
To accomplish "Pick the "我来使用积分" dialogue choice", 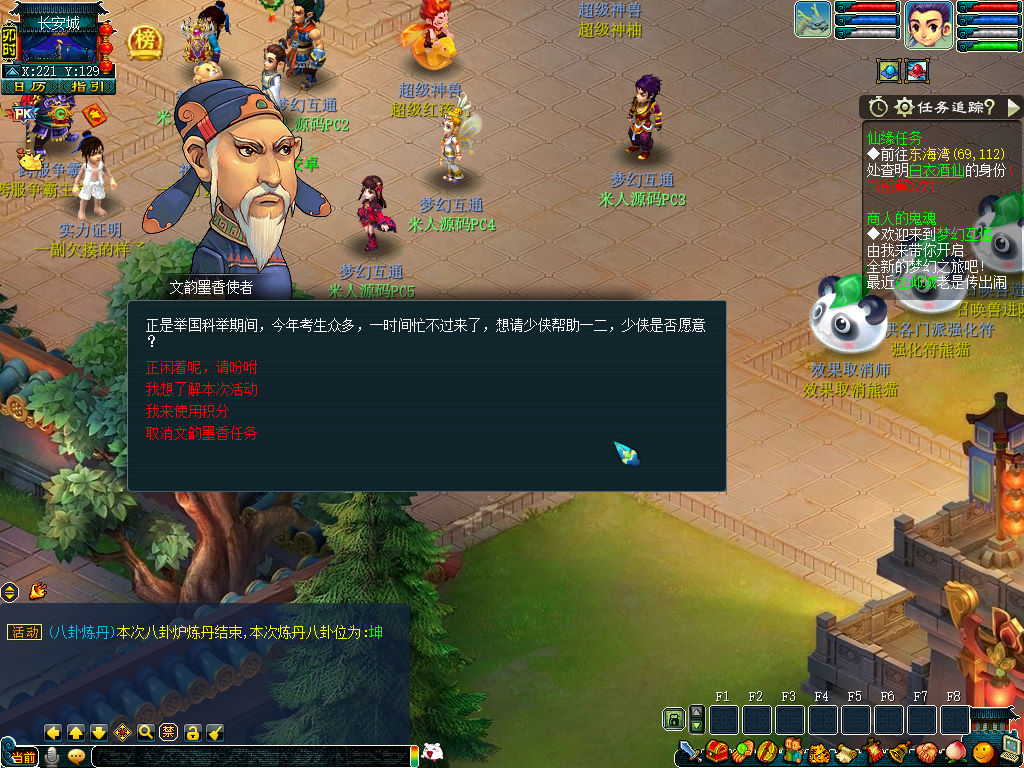I will pos(187,411).
